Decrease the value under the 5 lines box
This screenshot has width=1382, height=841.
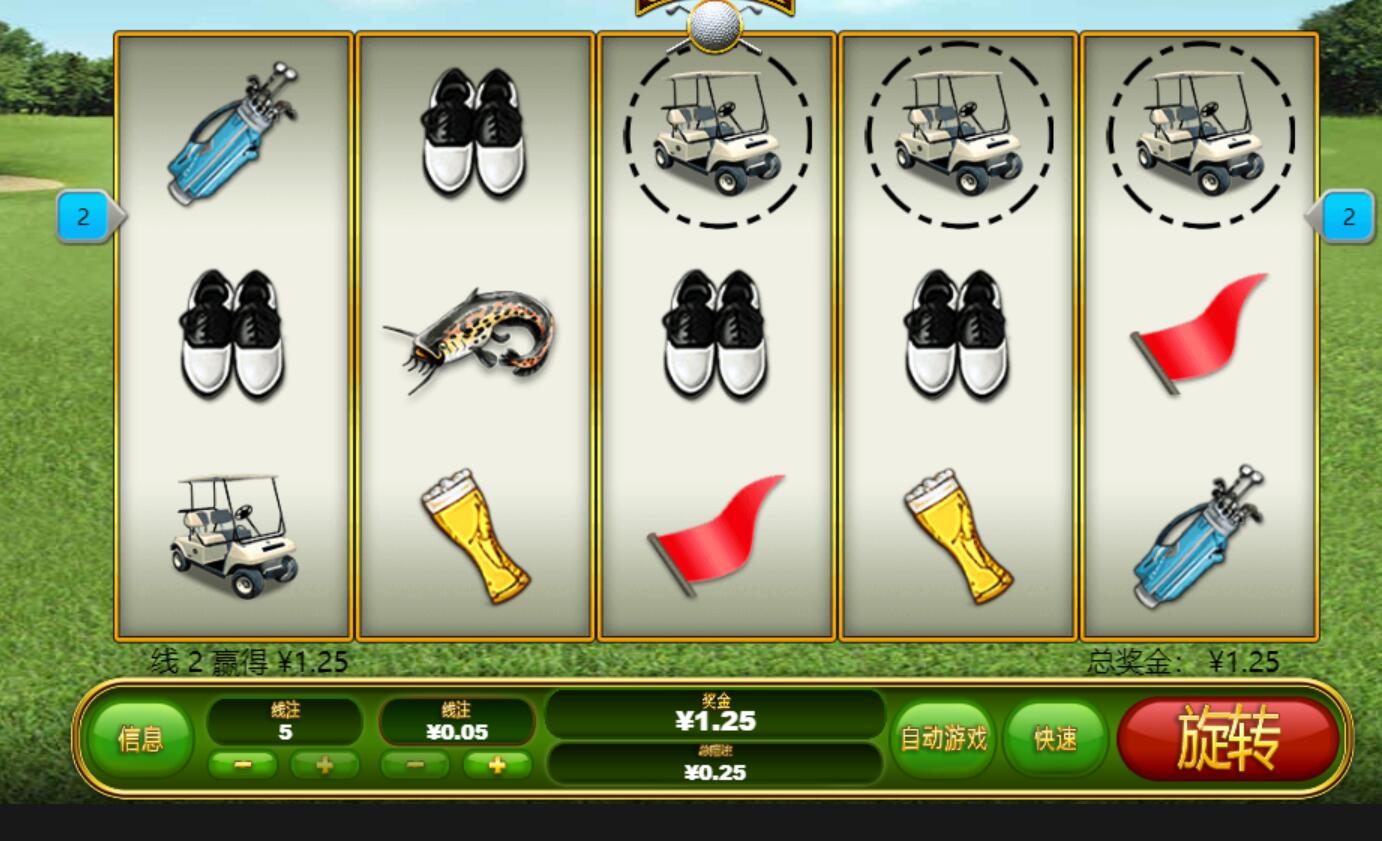[x=243, y=765]
